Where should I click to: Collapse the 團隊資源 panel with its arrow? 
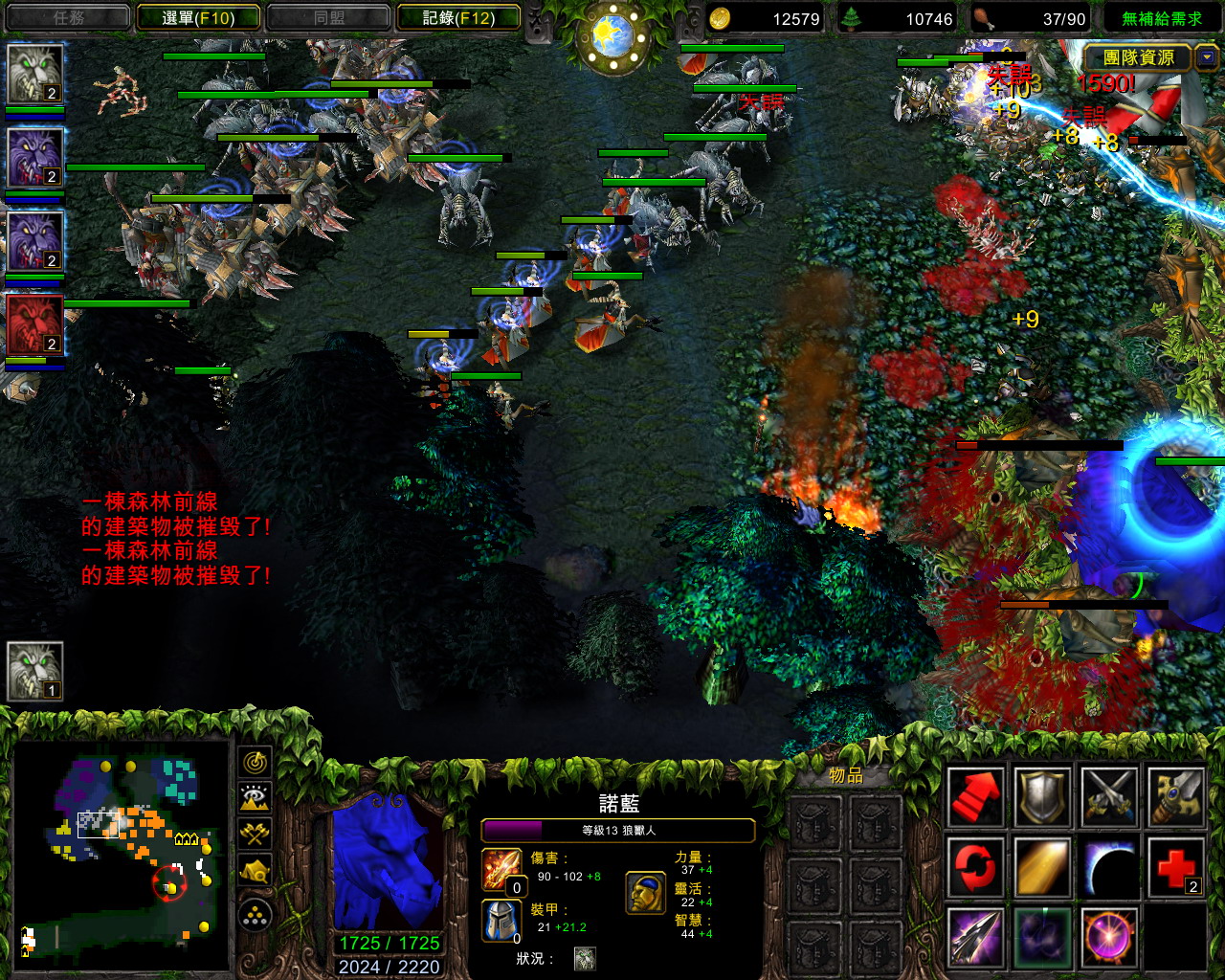click(x=1206, y=57)
